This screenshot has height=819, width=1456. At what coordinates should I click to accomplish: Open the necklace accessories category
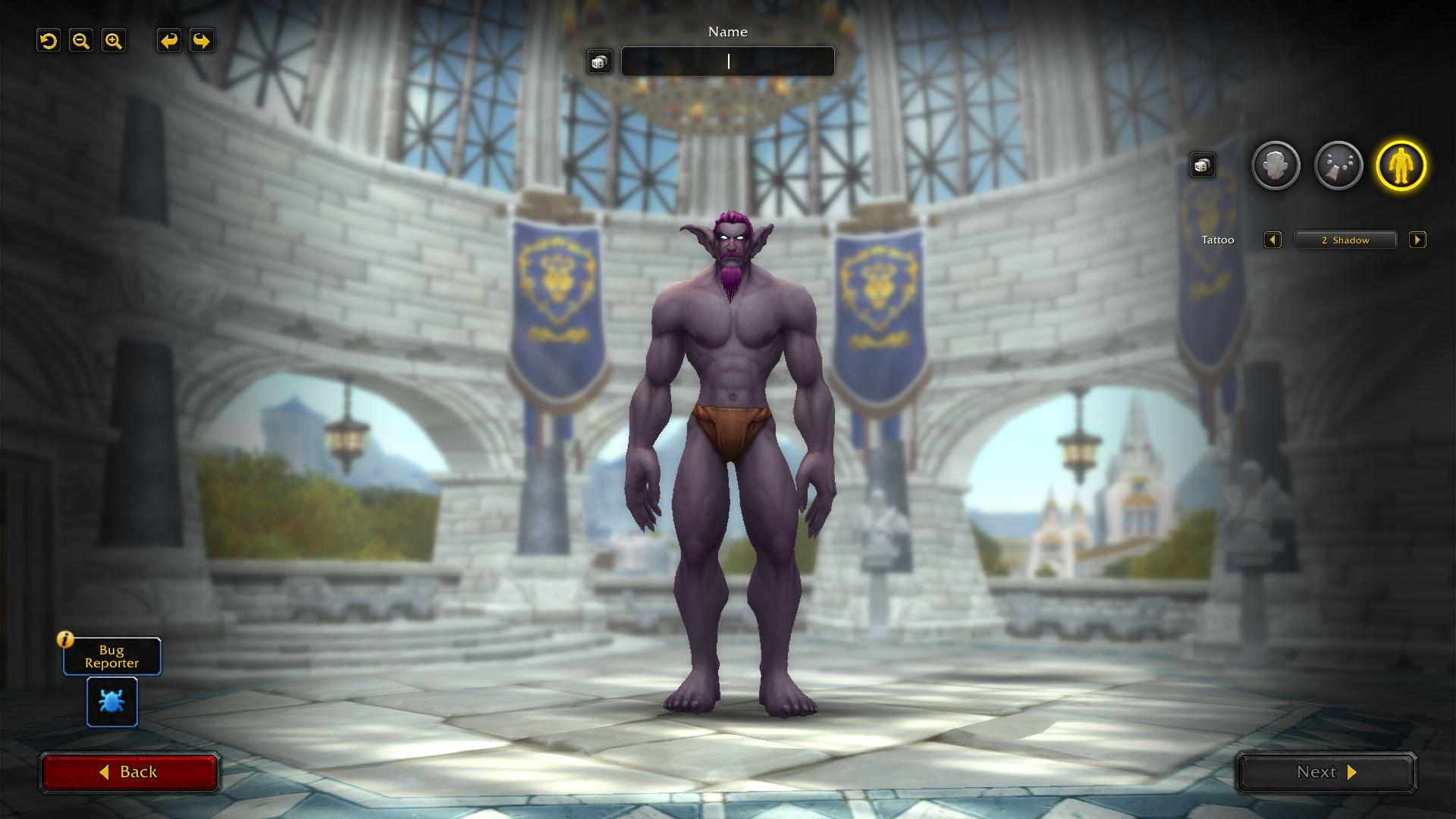pos(1338,165)
